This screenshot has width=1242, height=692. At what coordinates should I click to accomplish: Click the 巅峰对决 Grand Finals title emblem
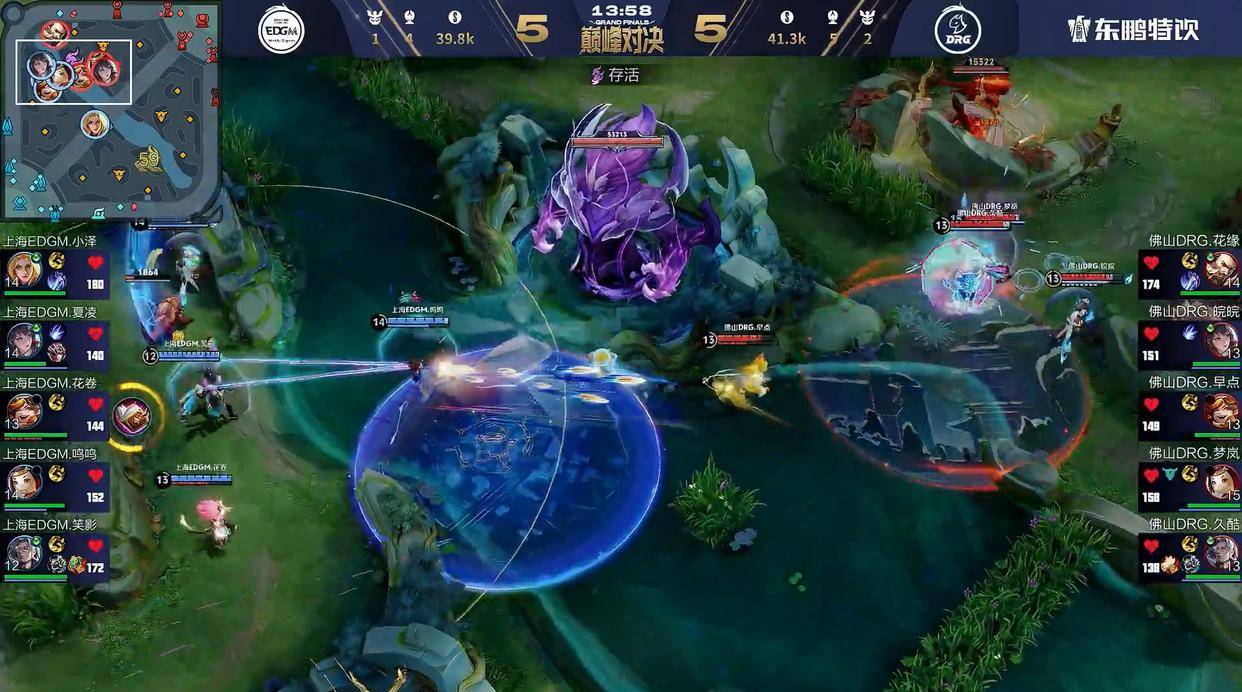tap(621, 30)
